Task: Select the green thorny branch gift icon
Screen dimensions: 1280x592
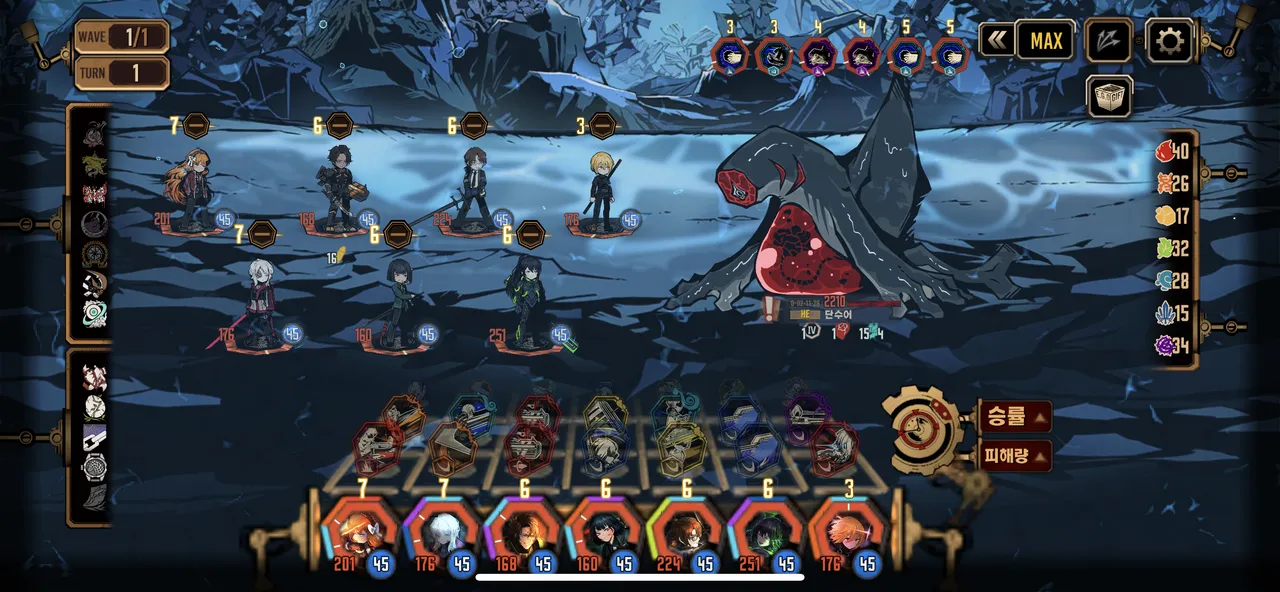Action: [94, 164]
